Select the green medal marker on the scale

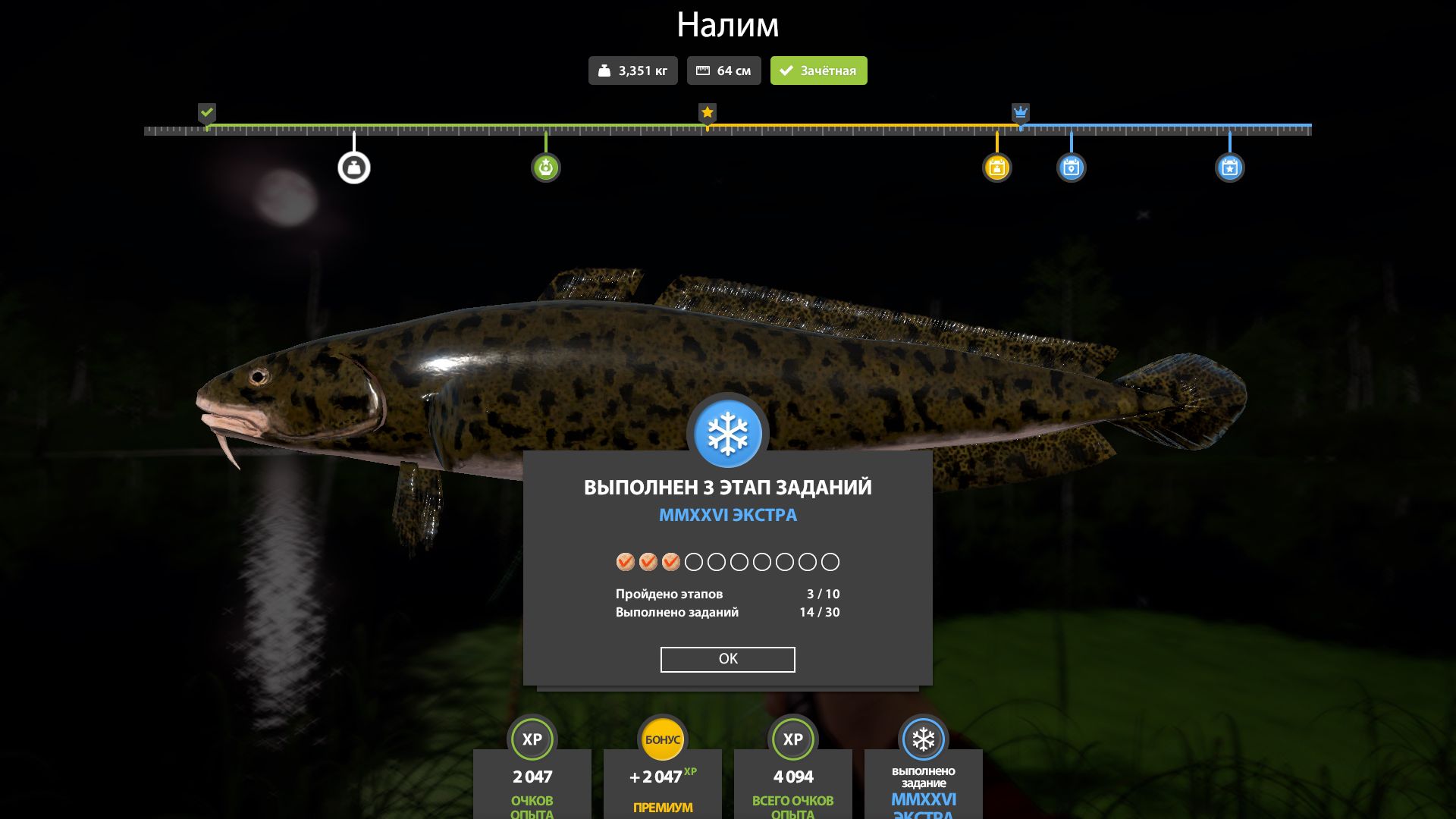coord(546,168)
